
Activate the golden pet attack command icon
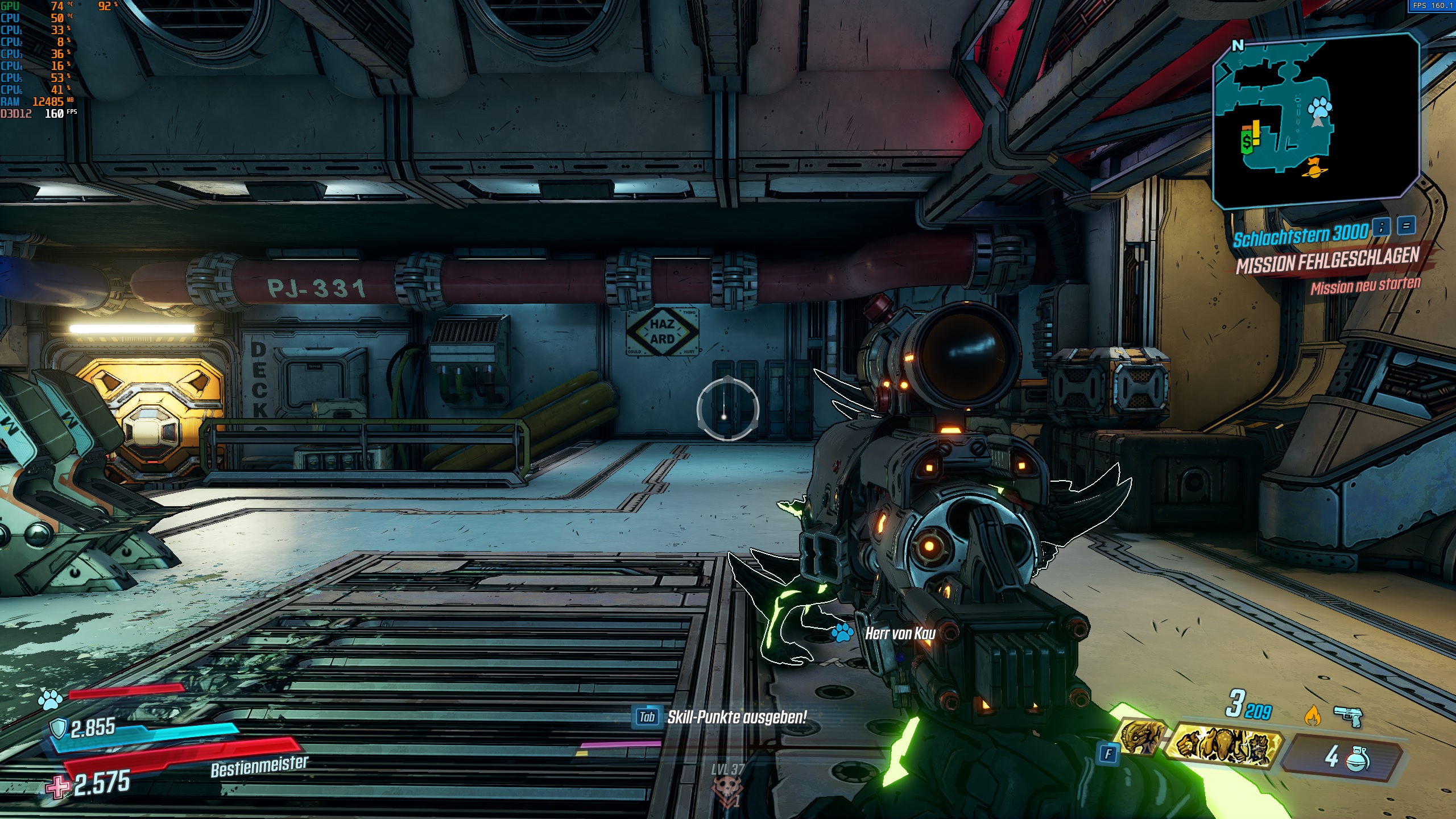tap(1140, 739)
